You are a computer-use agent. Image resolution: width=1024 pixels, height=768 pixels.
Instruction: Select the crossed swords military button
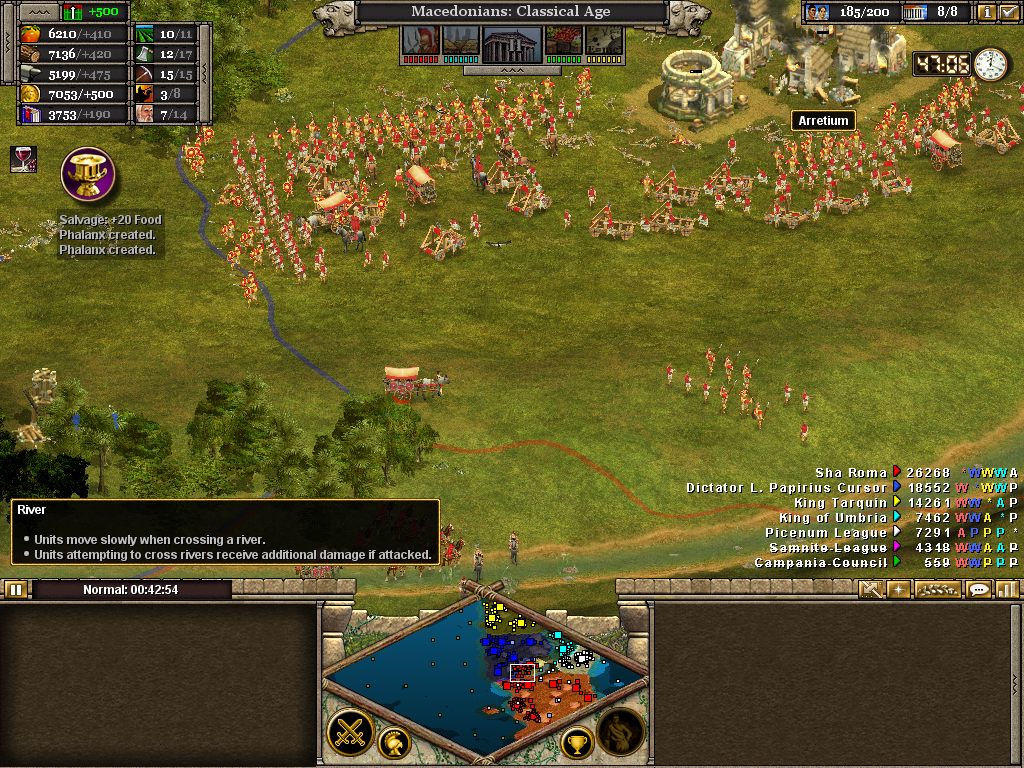coord(350,734)
